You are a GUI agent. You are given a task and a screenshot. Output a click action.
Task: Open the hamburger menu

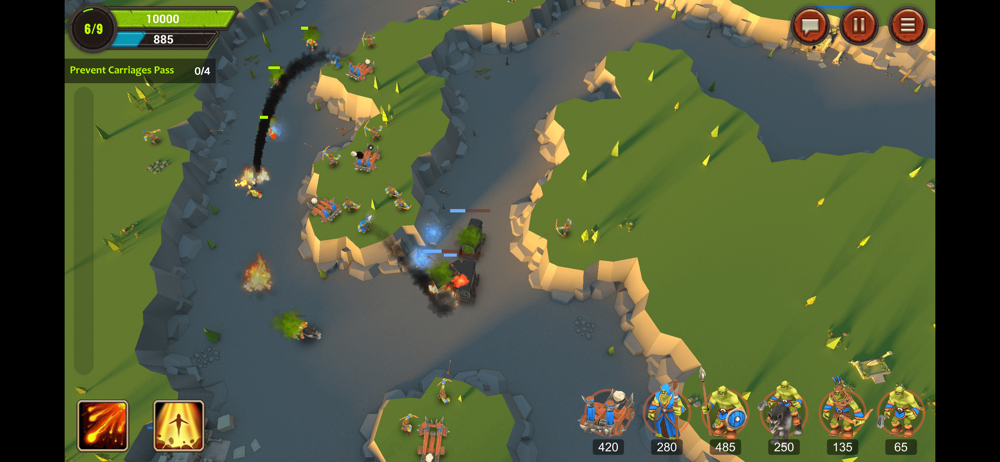907,26
